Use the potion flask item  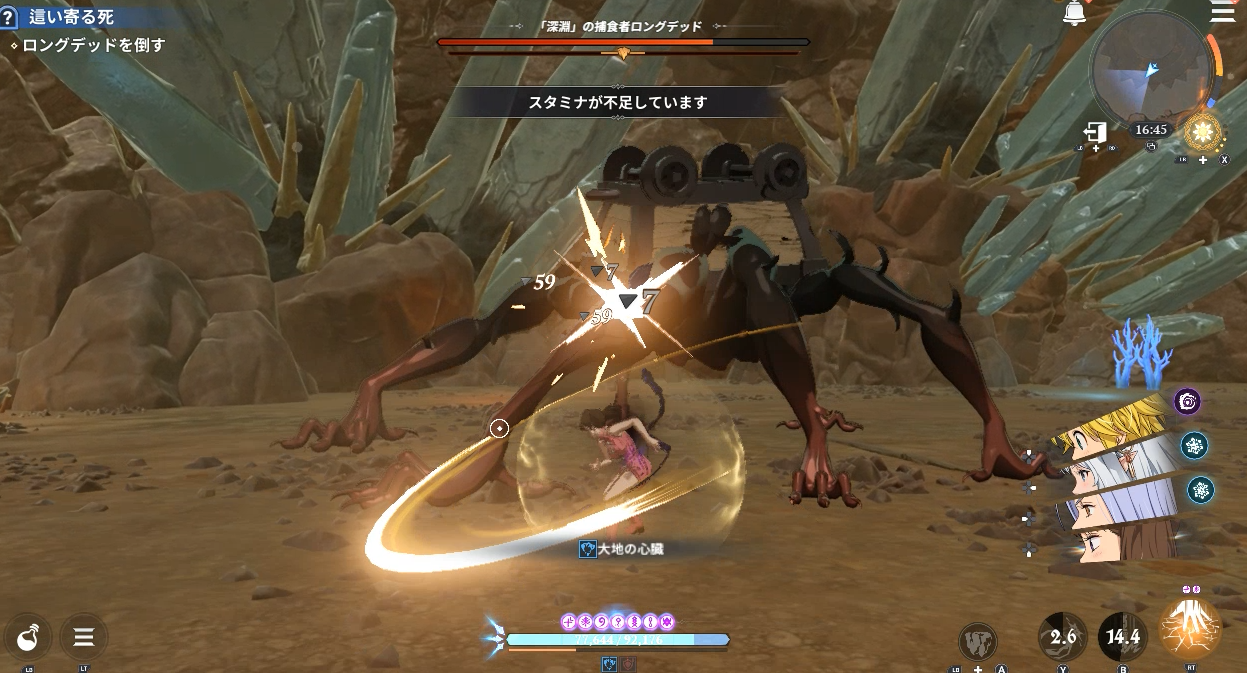tap(28, 636)
